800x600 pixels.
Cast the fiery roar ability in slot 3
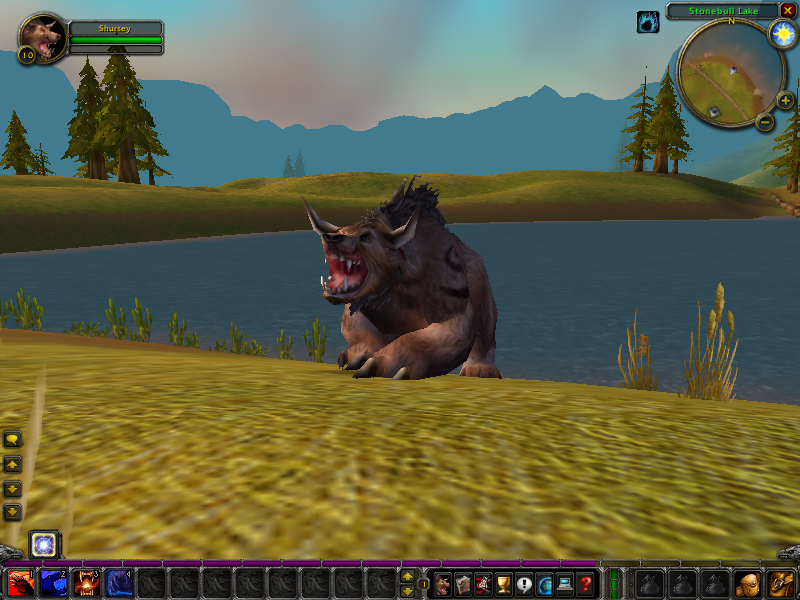click(x=86, y=583)
